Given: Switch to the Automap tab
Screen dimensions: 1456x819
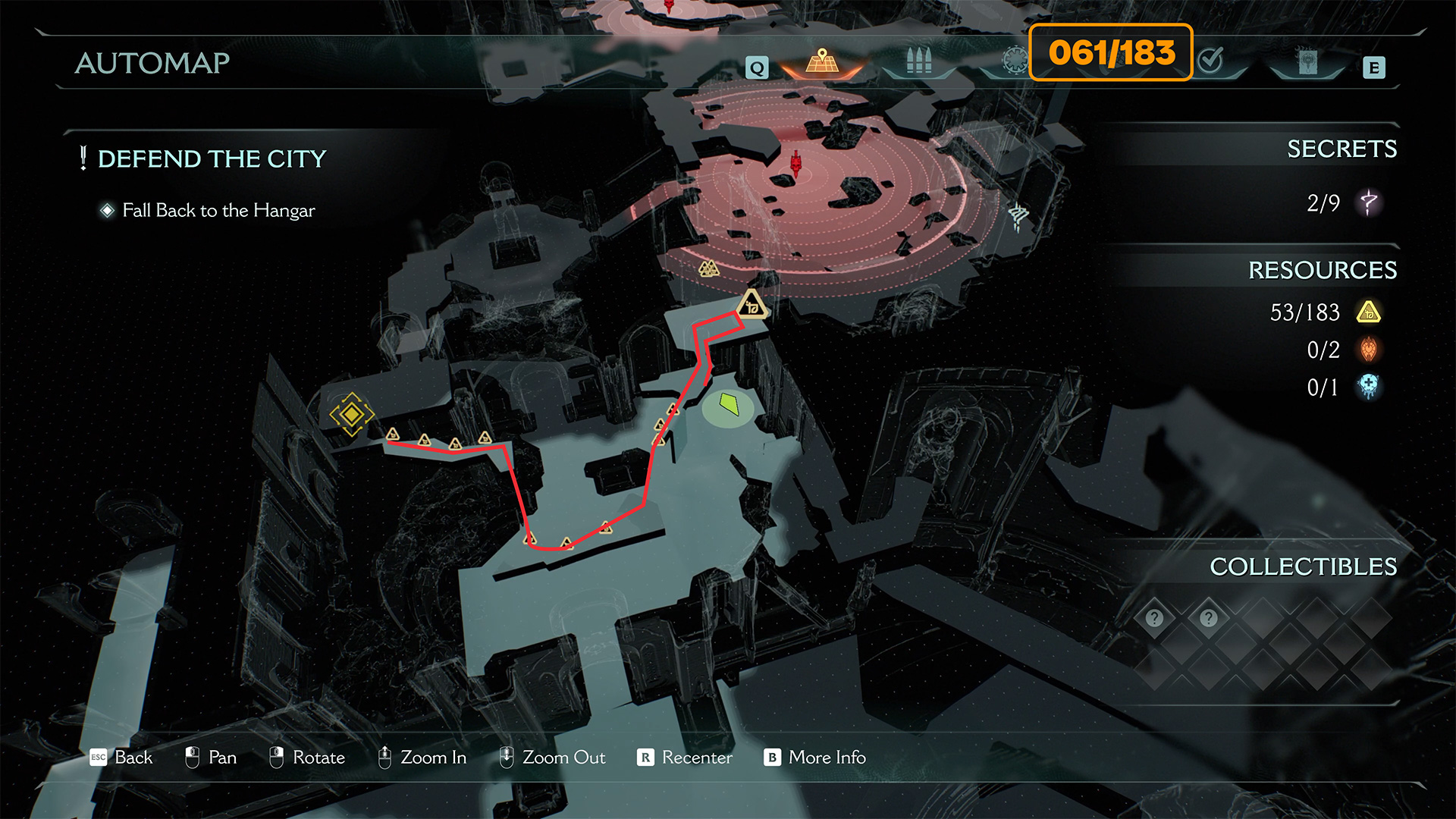Looking at the screenshot, I should 822,61.
